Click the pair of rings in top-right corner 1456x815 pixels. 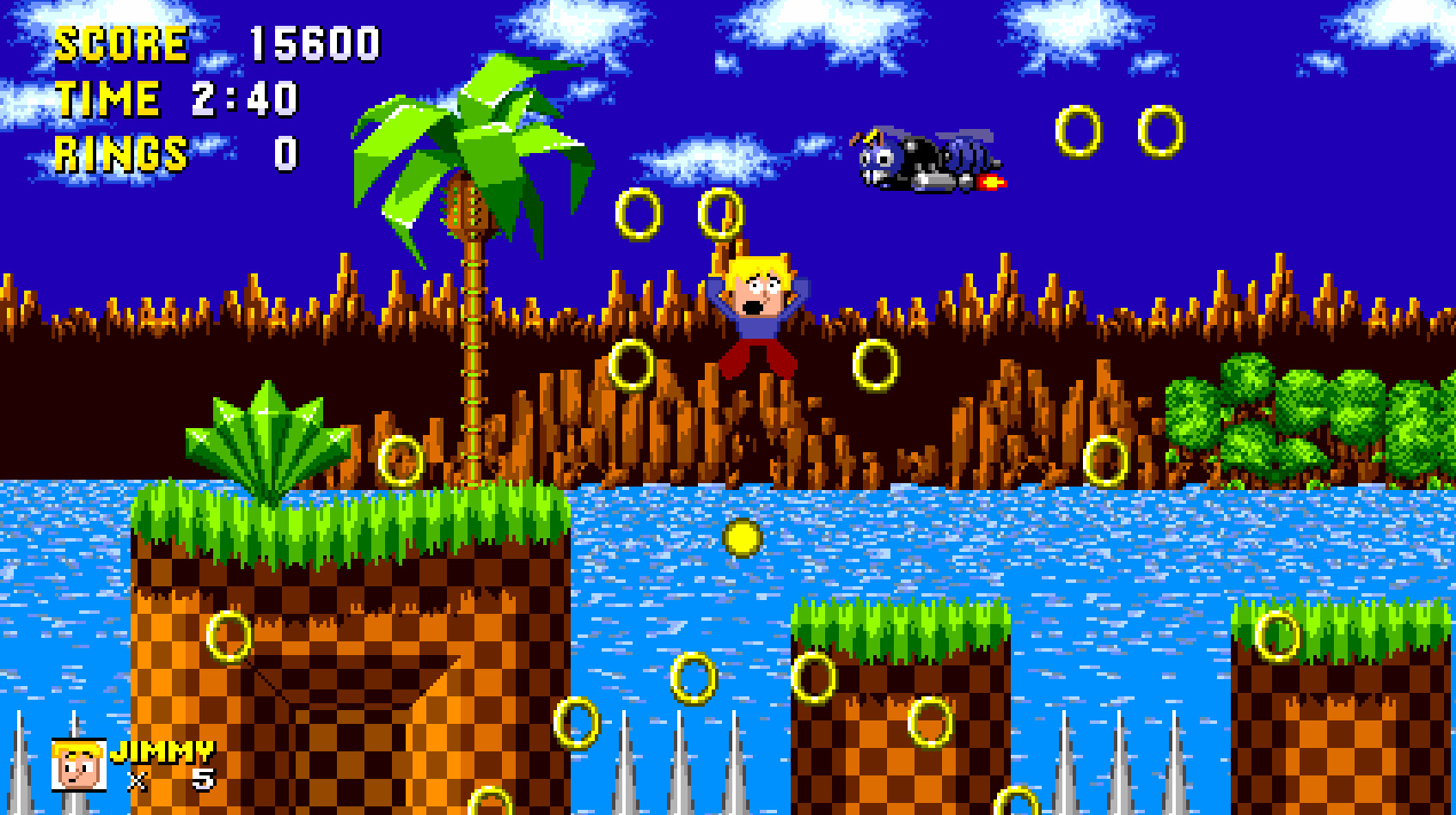1117,133
